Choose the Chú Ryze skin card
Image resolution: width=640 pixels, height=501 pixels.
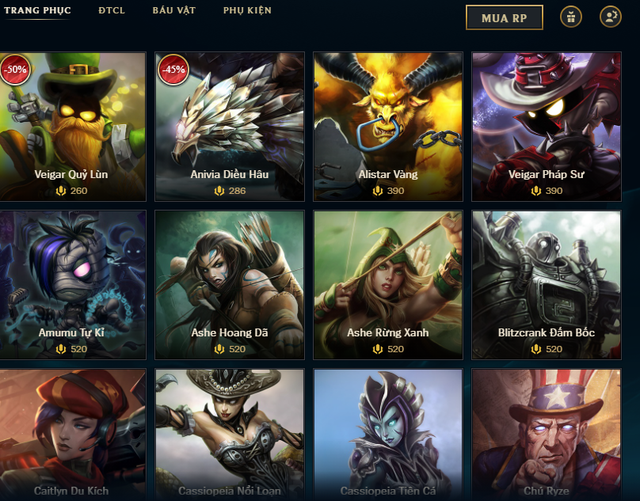point(546,436)
